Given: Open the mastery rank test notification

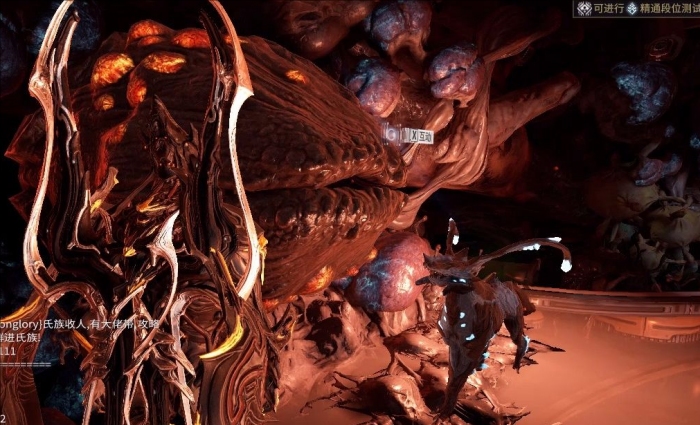Looking at the screenshot, I should (640, 9).
